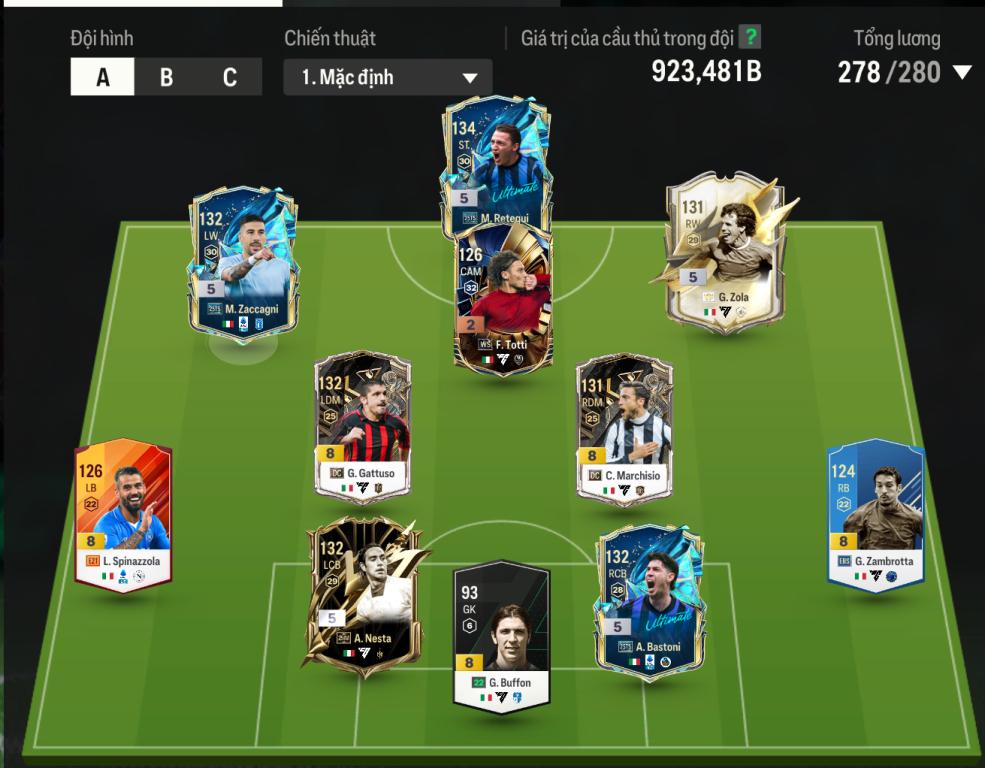This screenshot has height=768, width=985.
Task: Select the M. Zaccagni left wing card
Action: pos(242,260)
